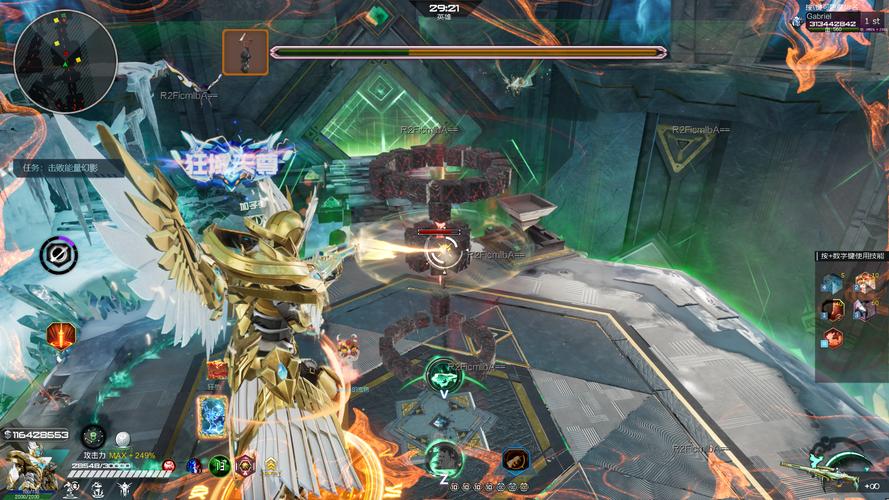
Task: Click the circular minimap radar
Action: [x=66, y=60]
